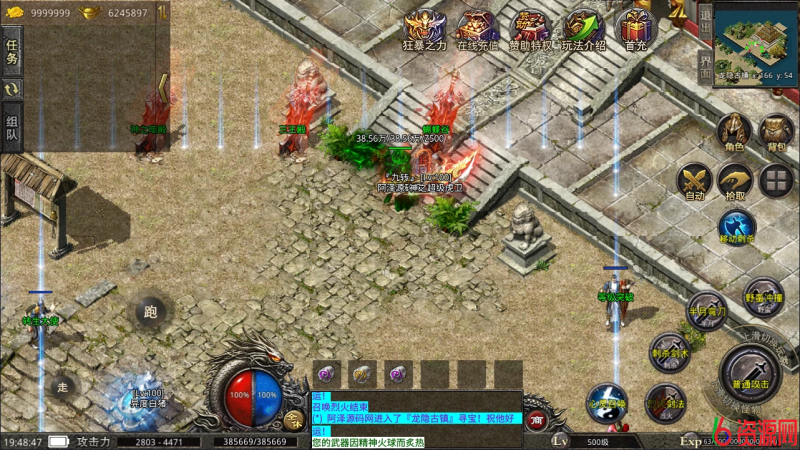Open the 在线充值 online recharge chest
800x450 pixels.
477,28
